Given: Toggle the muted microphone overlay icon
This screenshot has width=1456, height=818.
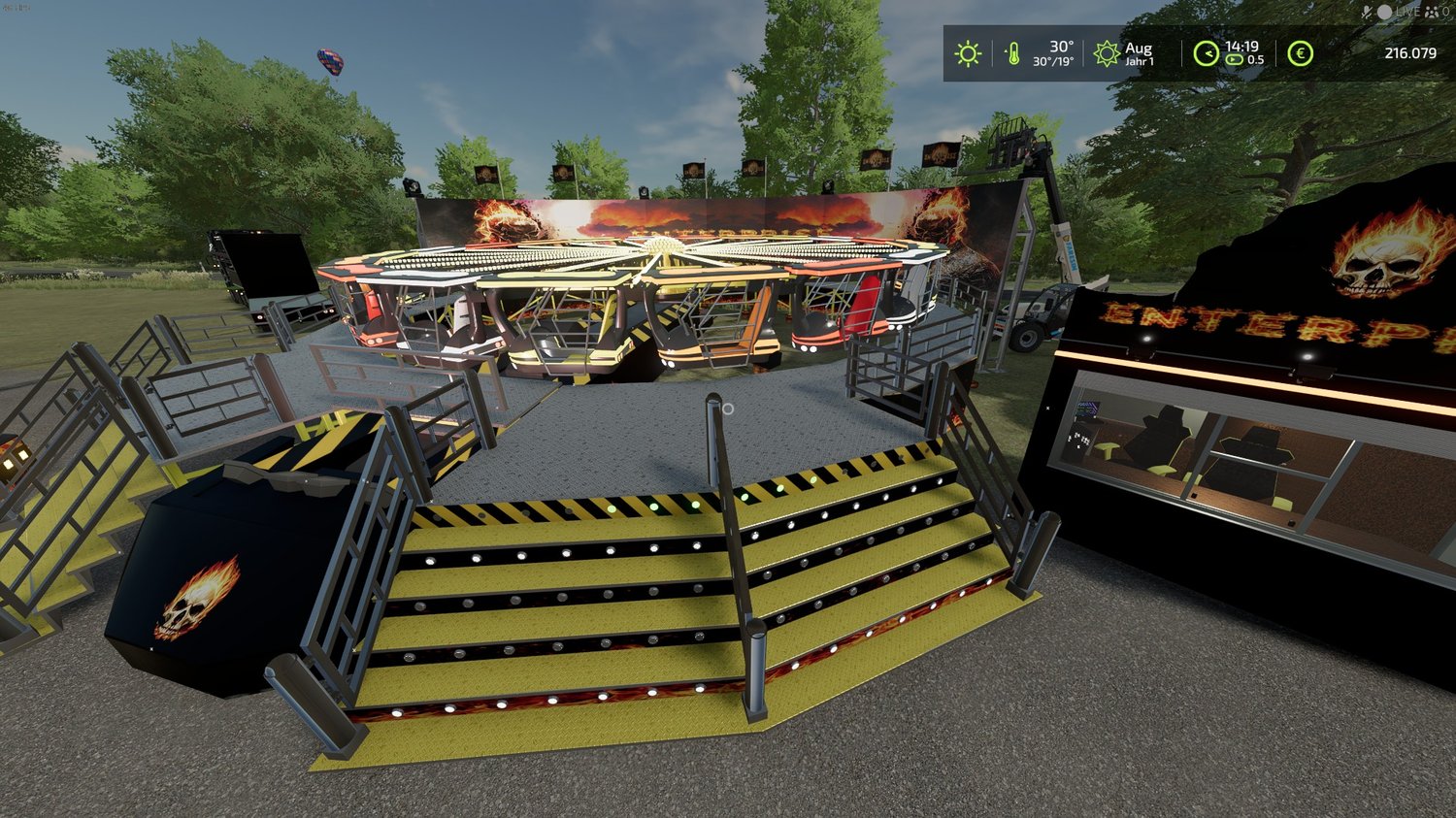Looking at the screenshot, I should (x=1369, y=12).
